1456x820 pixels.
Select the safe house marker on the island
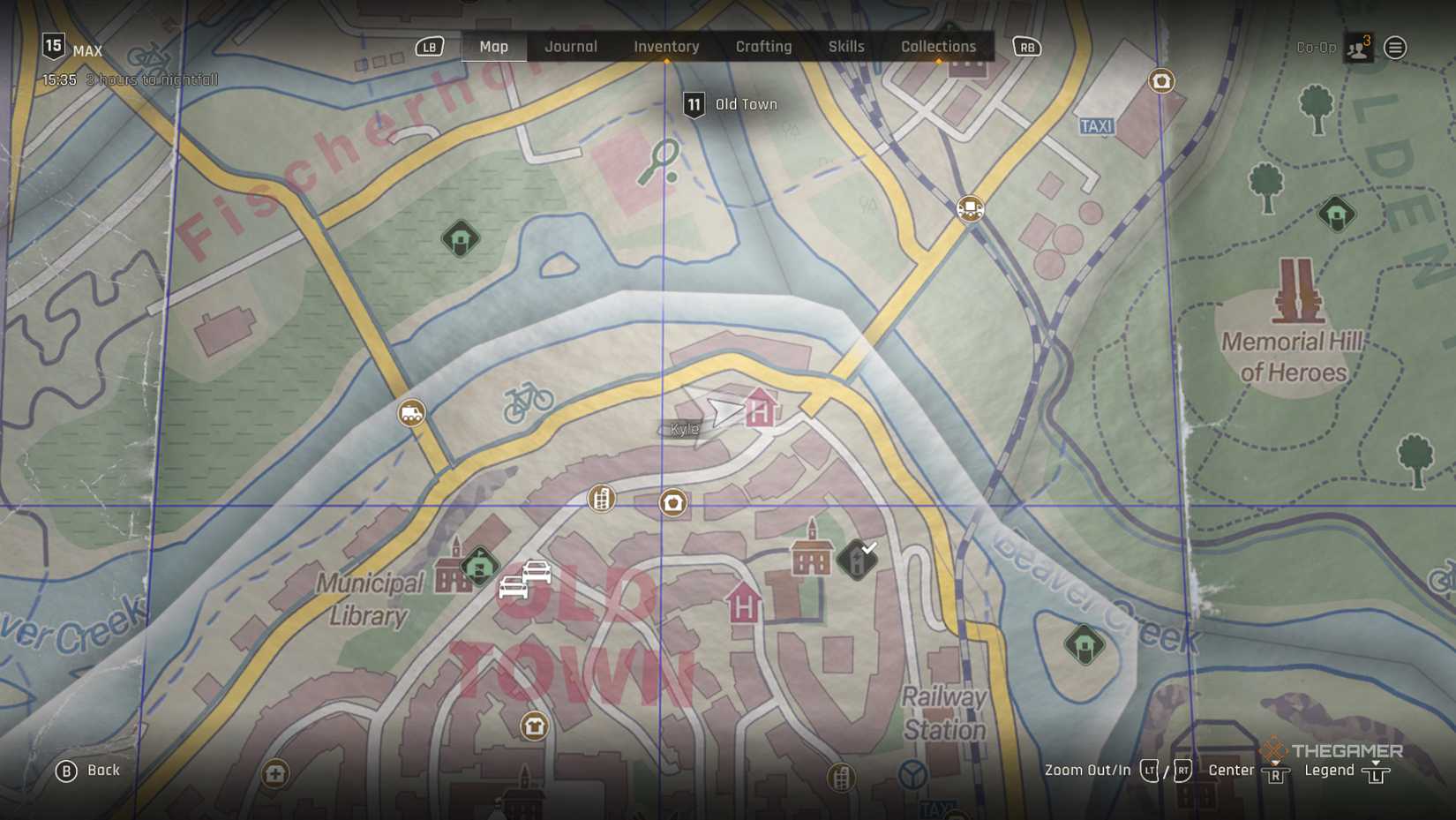[x=1084, y=644]
